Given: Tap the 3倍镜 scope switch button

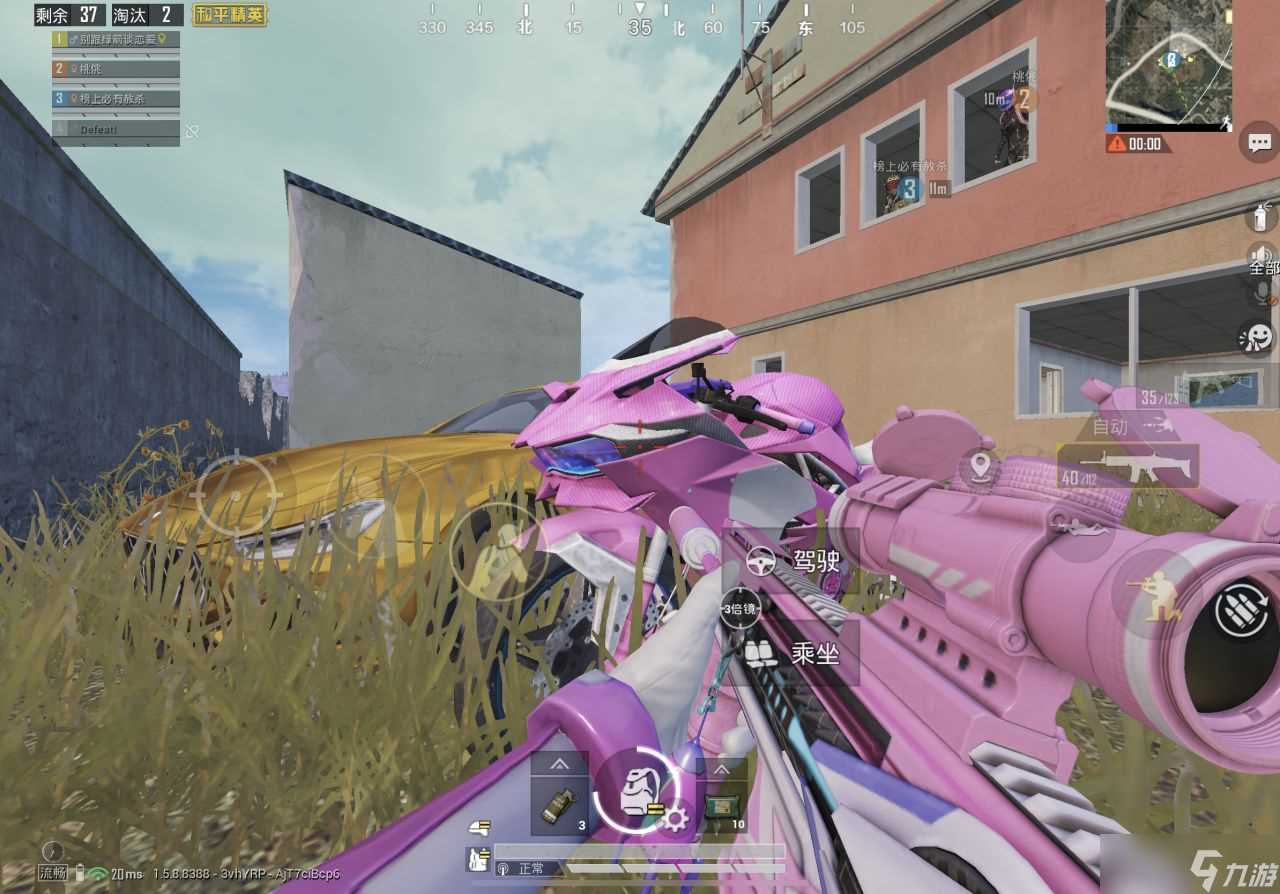Looking at the screenshot, I should click(740, 607).
